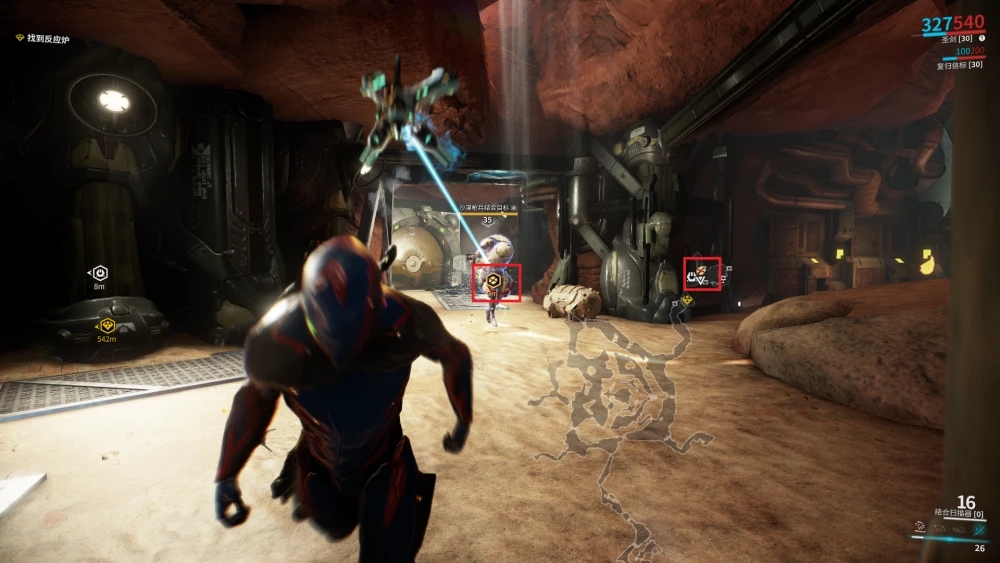Click the gold hexagon scan target marker
The image size is (1000, 563).
coord(494,281)
